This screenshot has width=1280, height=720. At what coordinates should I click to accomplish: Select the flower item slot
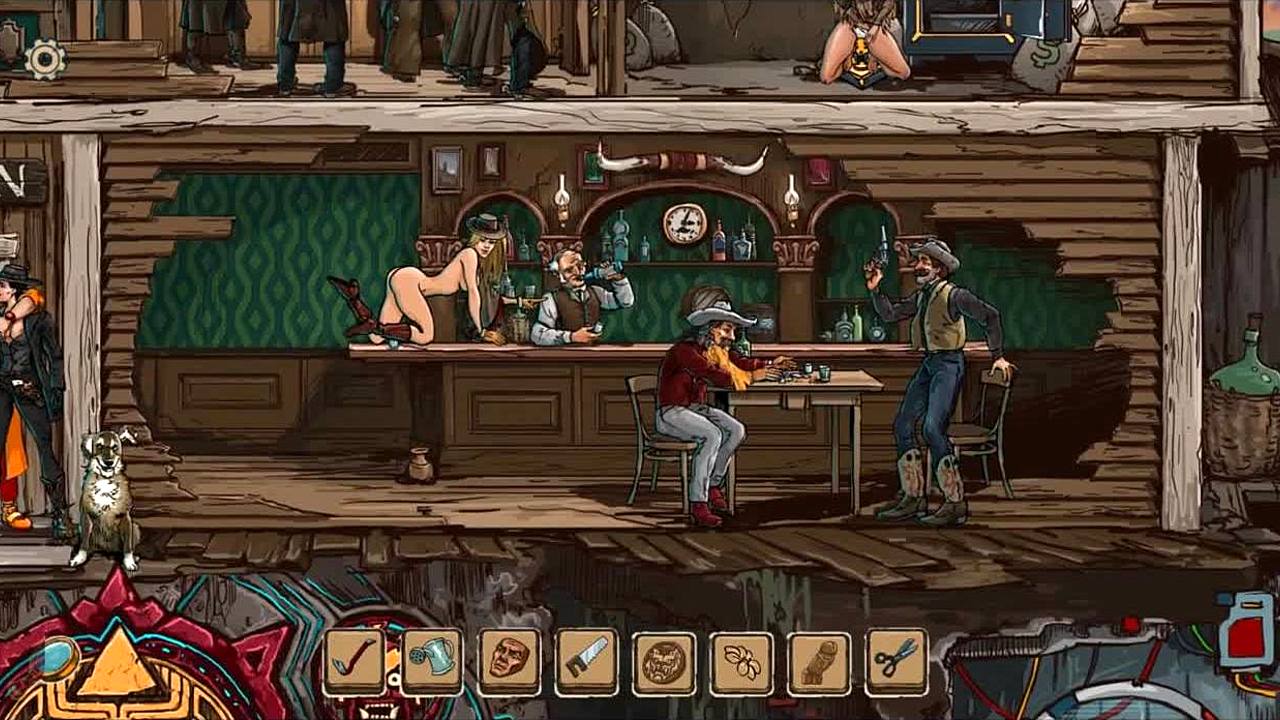click(742, 662)
